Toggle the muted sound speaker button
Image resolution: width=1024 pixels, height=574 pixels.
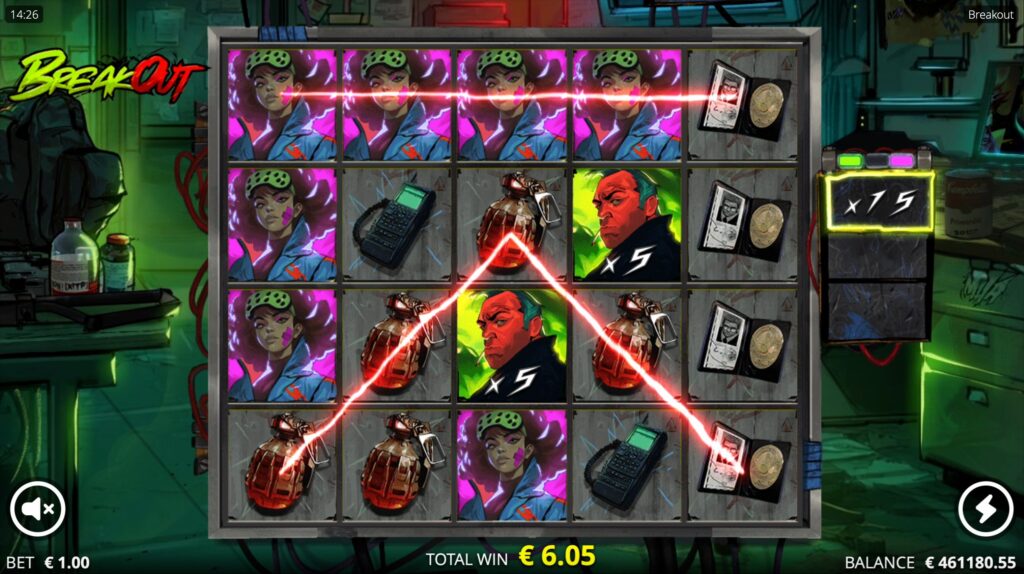[38, 510]
